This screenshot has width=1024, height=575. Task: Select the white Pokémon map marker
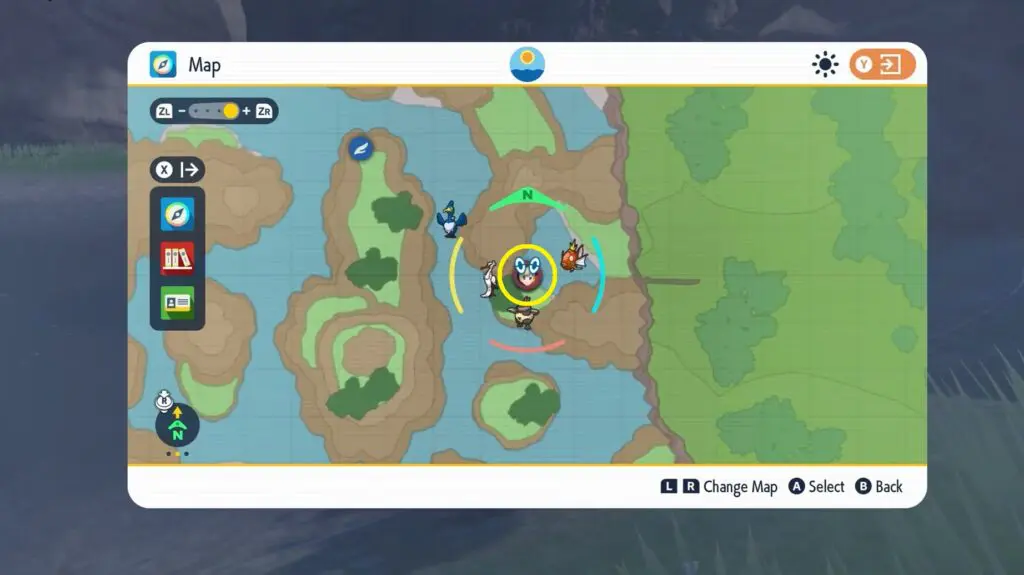click(x=489, y=279)
